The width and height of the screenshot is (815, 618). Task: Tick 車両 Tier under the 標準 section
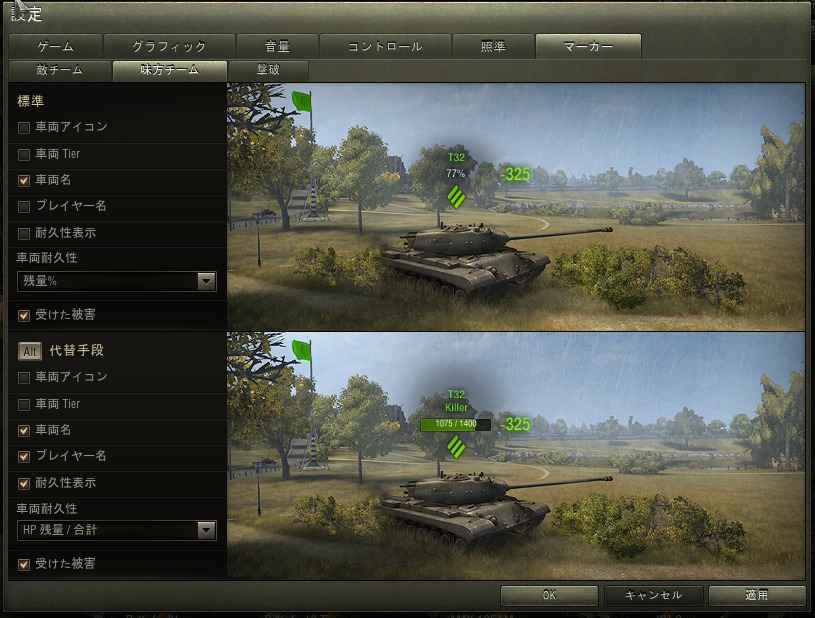pos(24,155)
